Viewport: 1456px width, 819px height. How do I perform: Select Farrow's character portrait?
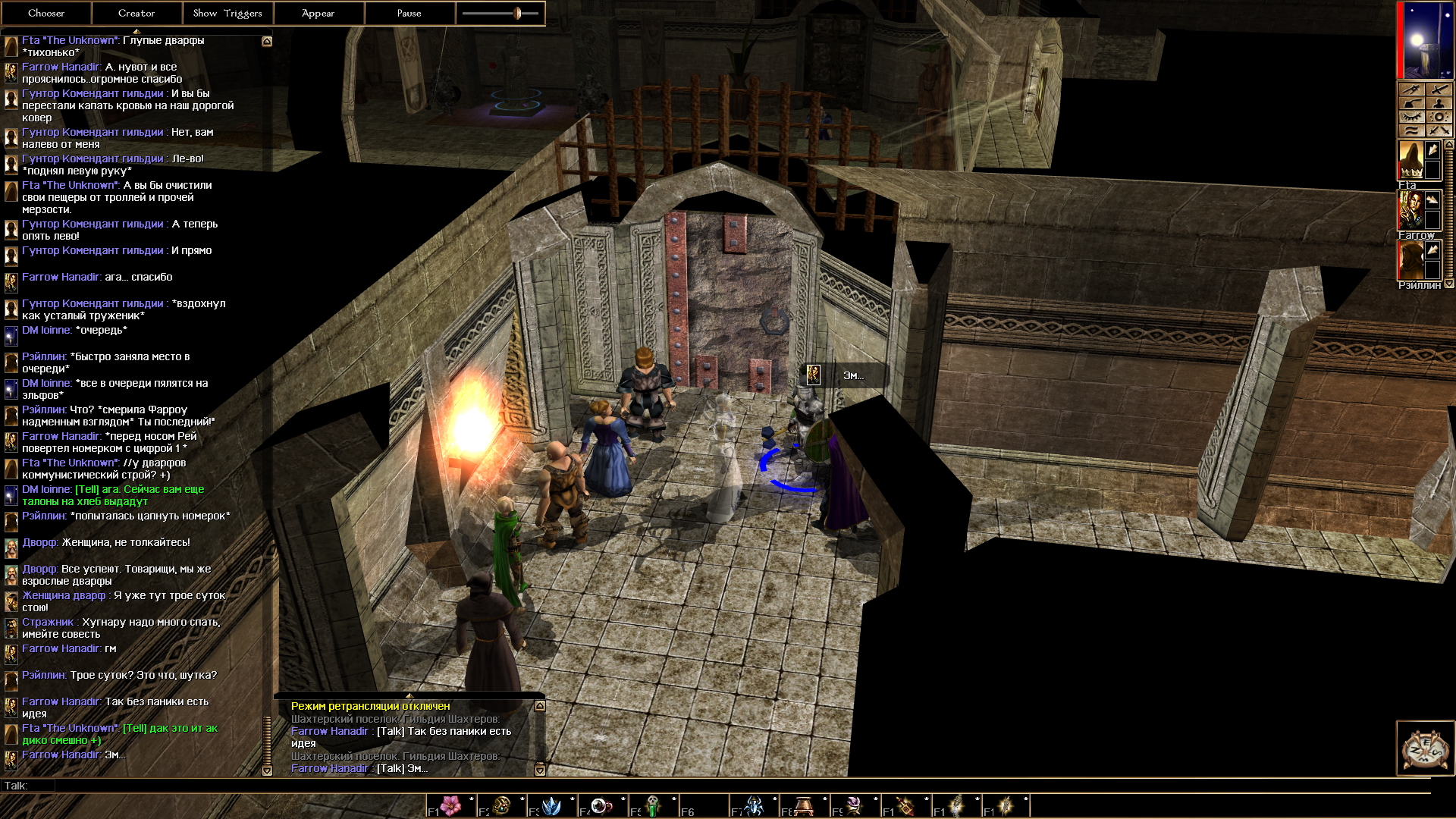[1410, 210]
